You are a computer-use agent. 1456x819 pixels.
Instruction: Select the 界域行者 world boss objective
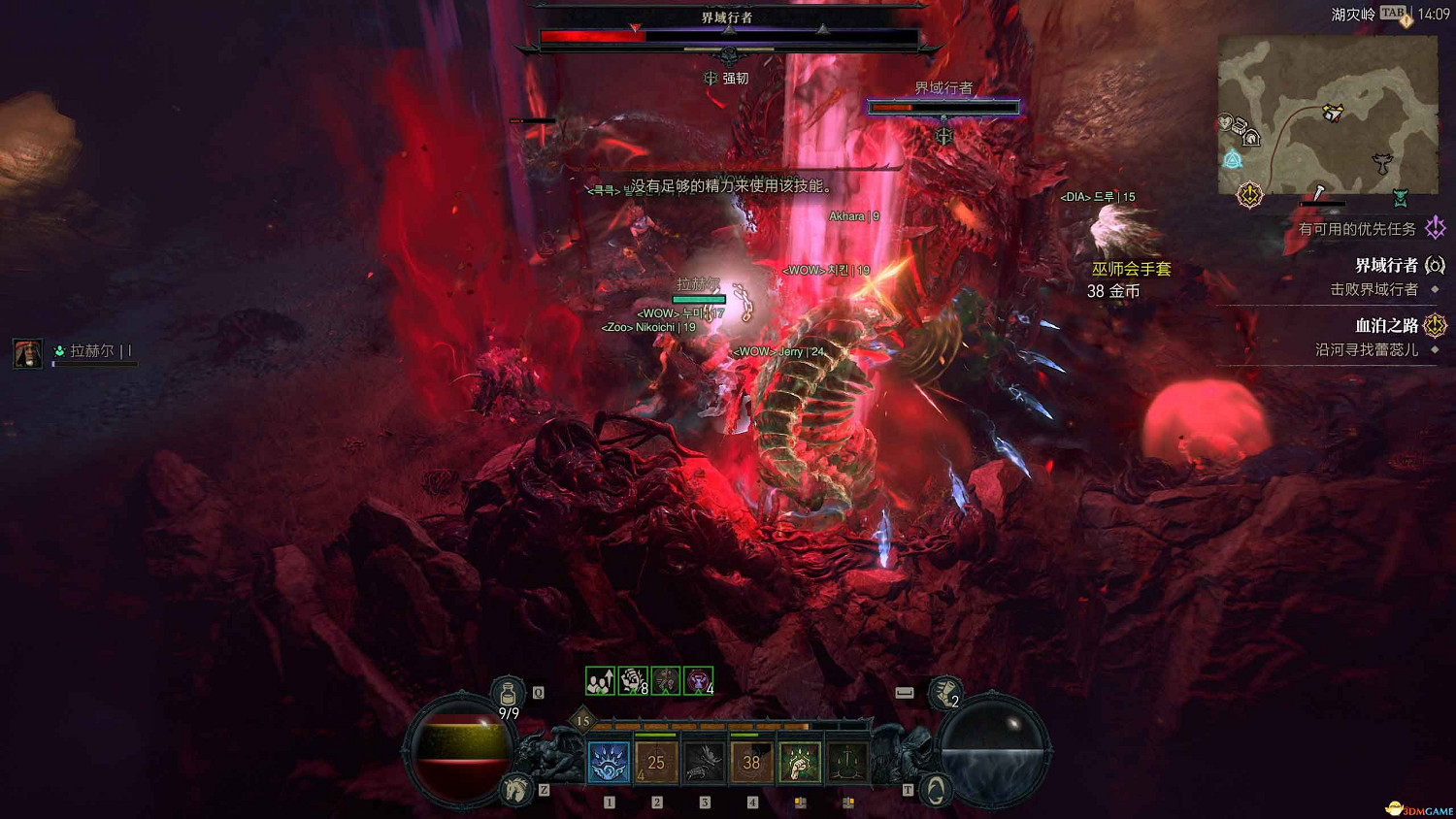coord(1386,266)
